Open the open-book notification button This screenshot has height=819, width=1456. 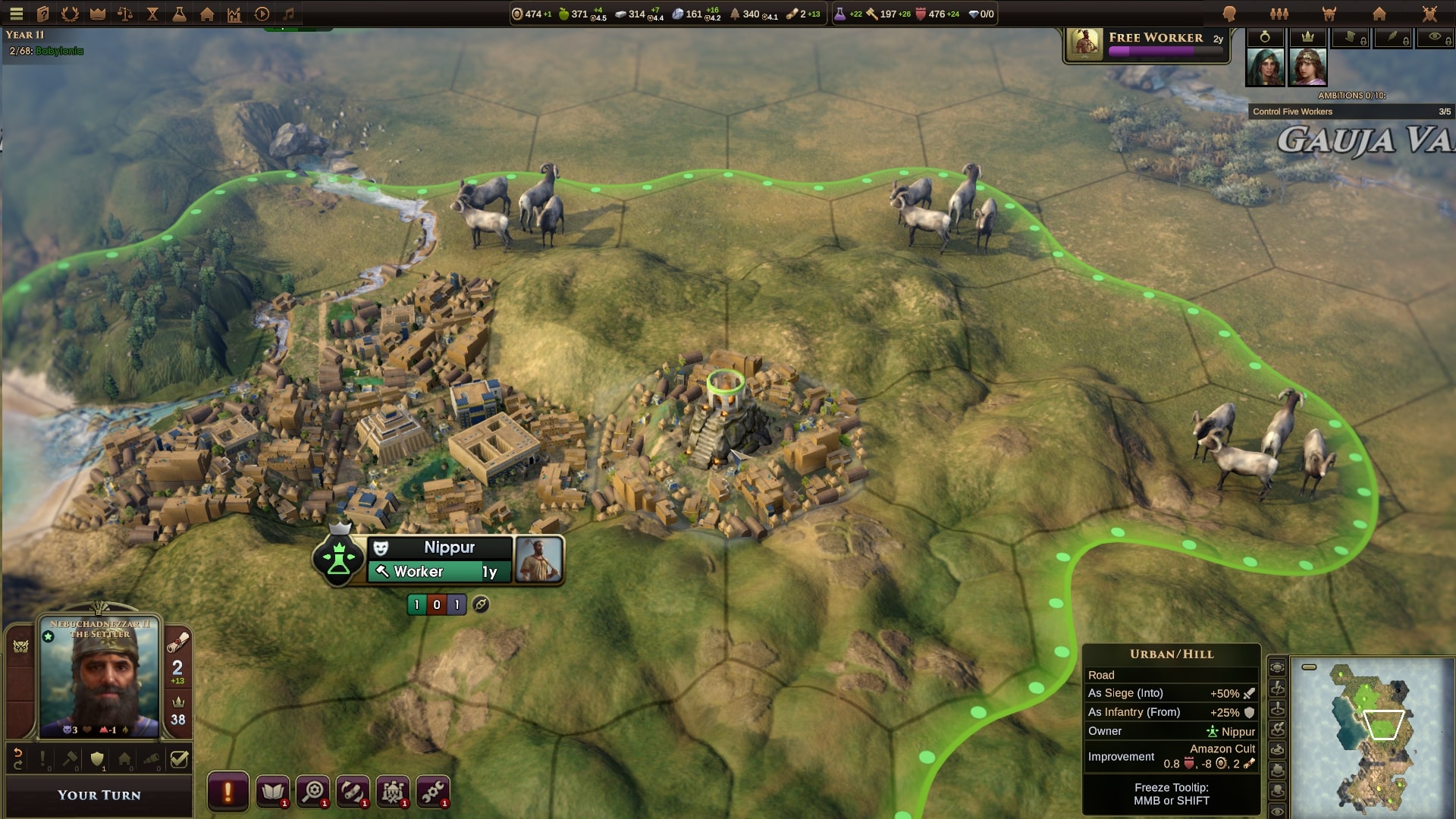tap(273, 792)
